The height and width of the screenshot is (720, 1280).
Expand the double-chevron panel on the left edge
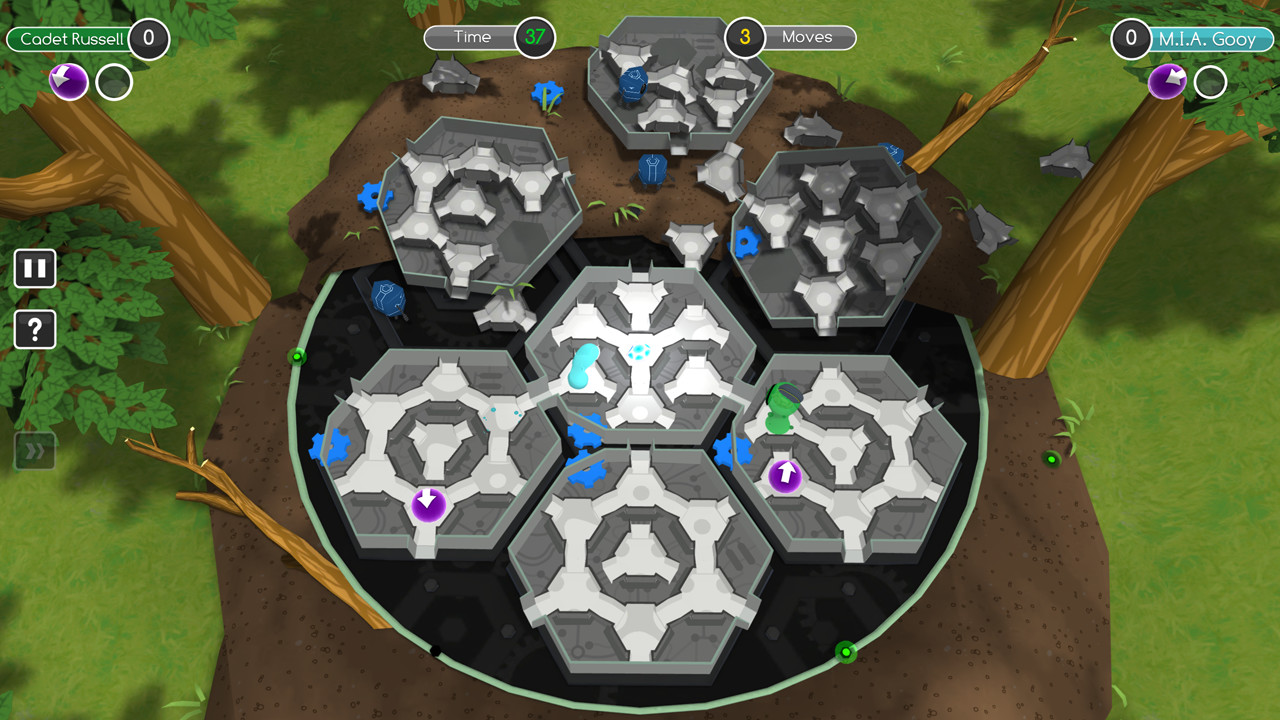tap(35, 451)
